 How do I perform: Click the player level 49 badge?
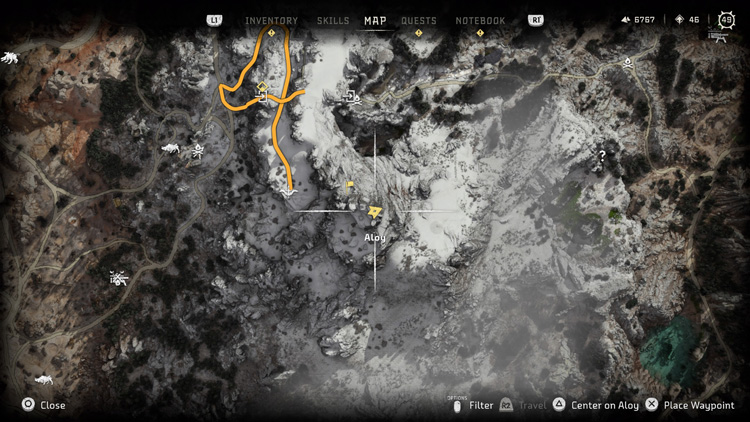coord(728,20)
